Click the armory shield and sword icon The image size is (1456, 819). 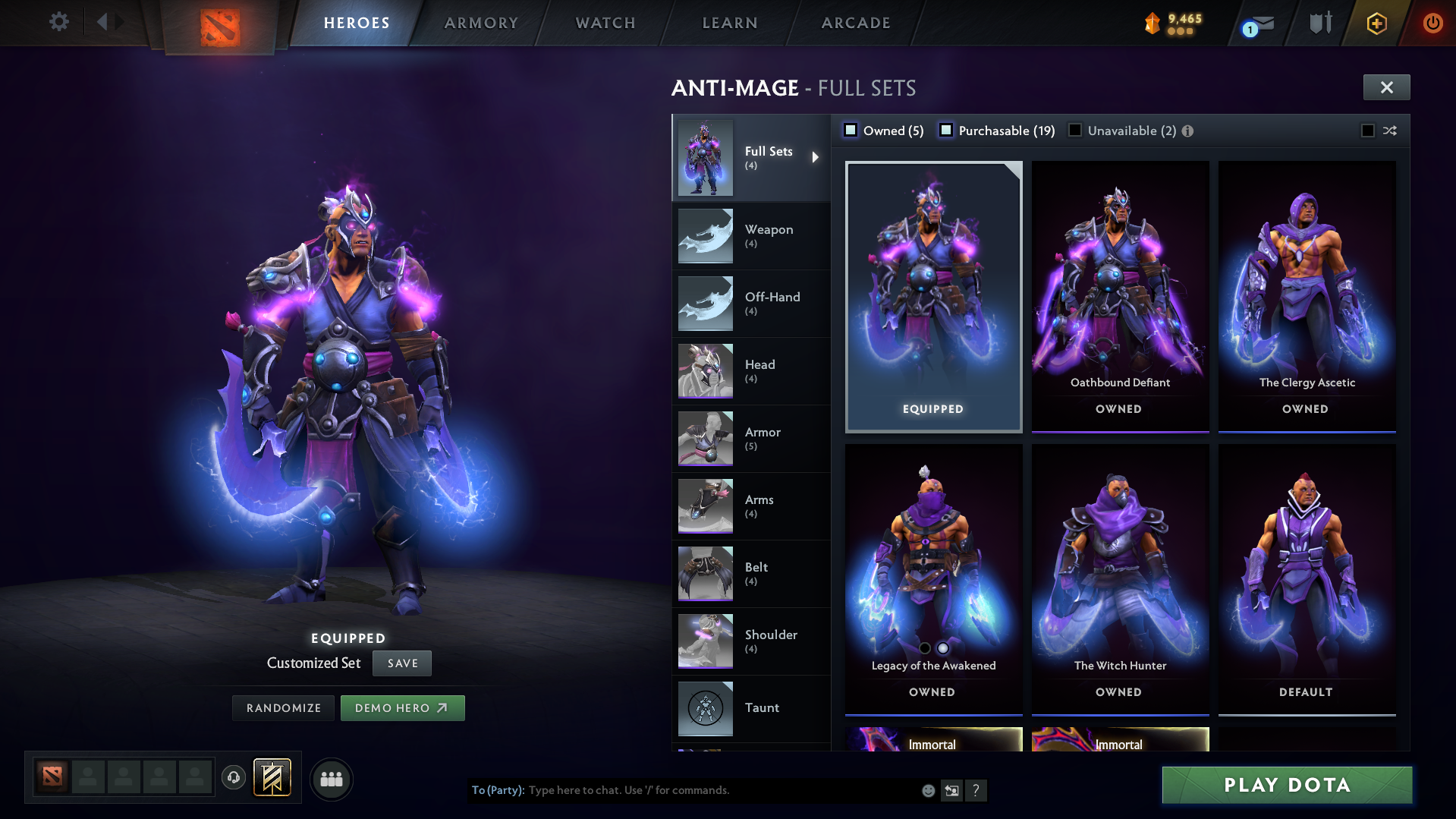click(x=1319, y=23)
